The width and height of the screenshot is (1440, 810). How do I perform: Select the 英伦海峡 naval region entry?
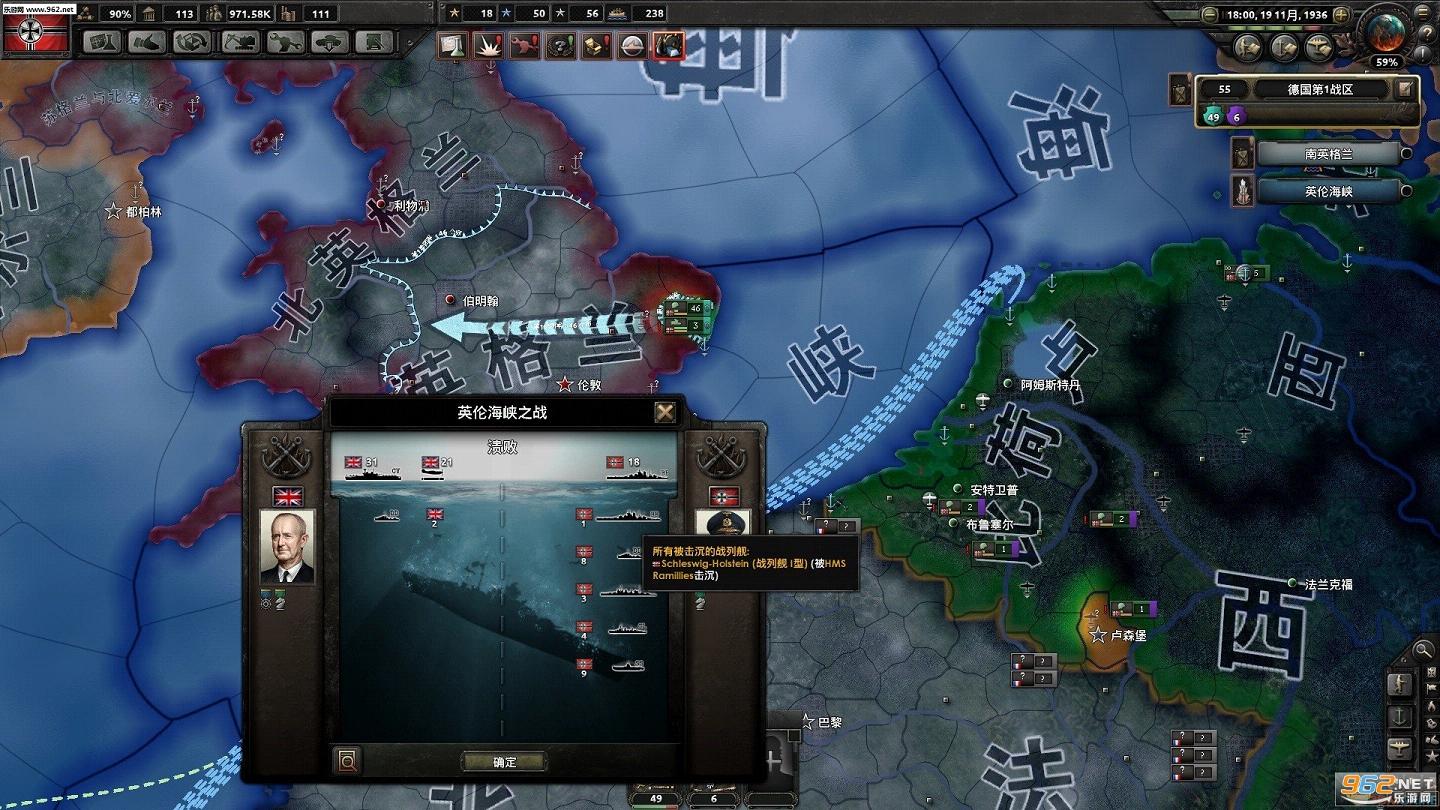click(1326, 191)
